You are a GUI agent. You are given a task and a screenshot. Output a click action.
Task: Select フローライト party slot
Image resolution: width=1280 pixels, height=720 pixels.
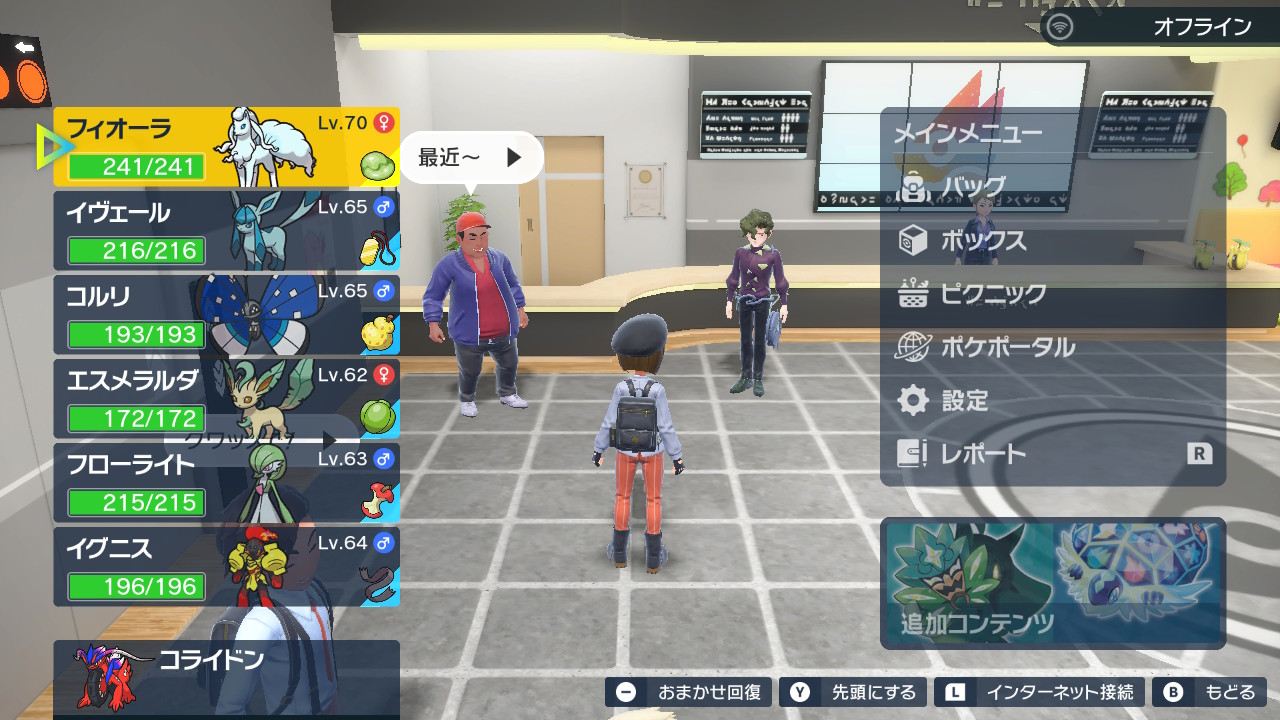pyautogui.click(x=226, y=483)
